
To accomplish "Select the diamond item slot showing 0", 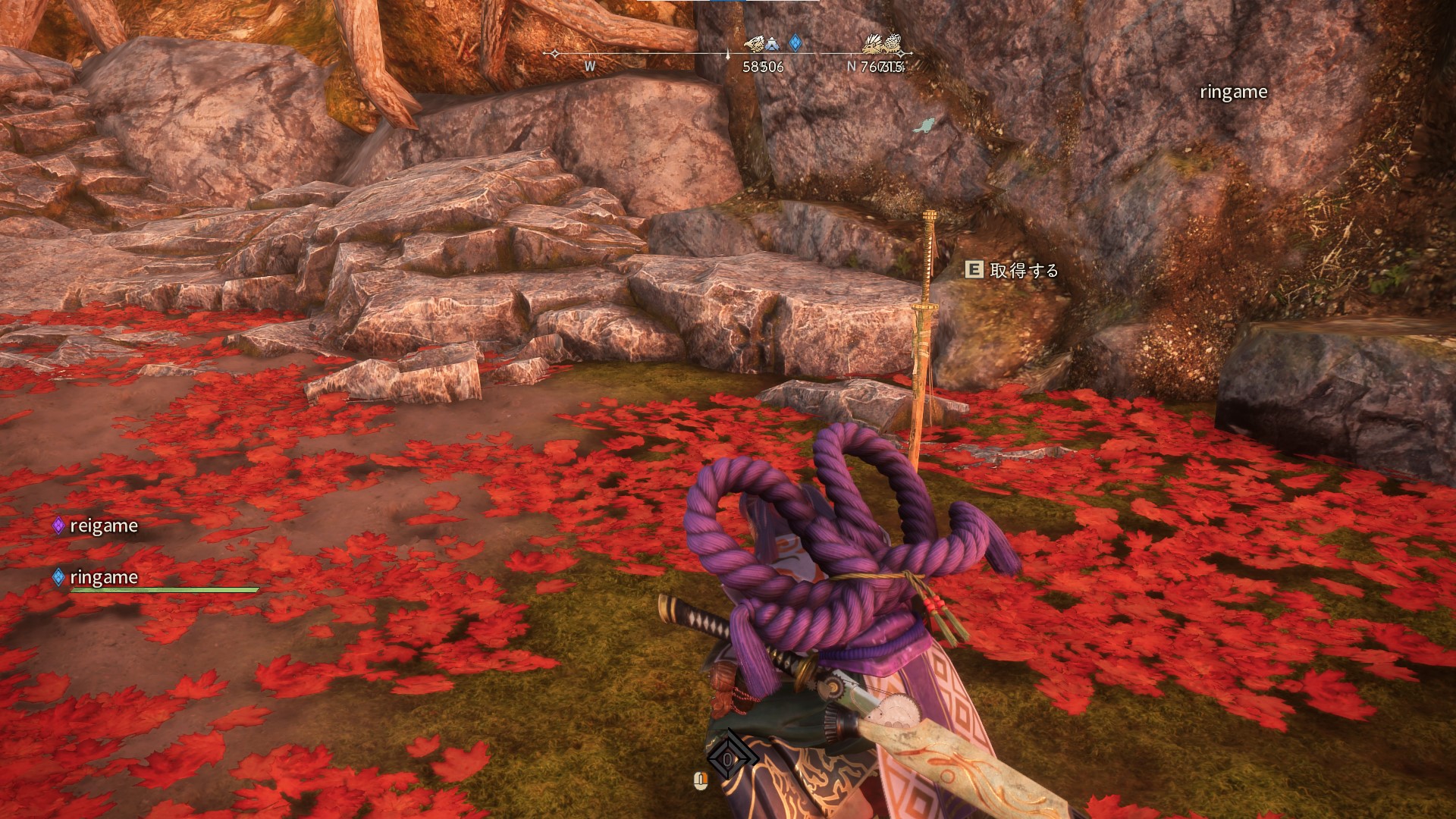I will pos(728,758).
